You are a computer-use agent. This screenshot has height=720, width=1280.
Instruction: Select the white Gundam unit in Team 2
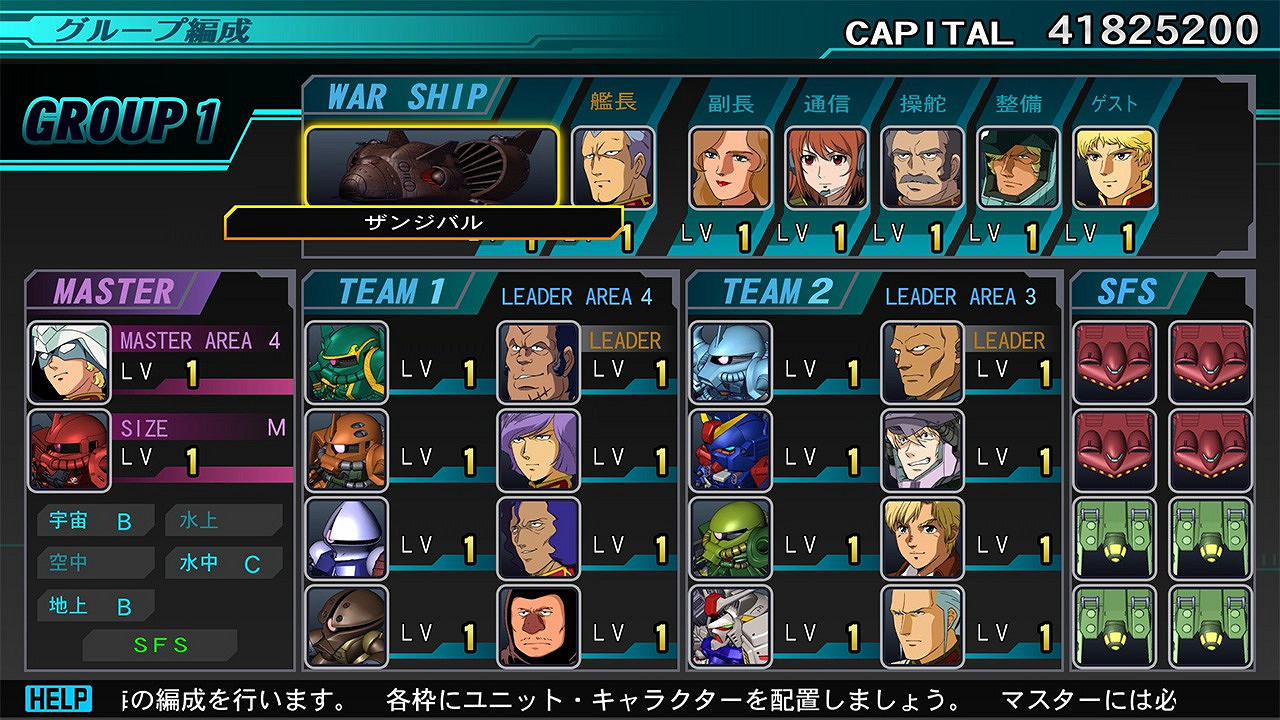click(730, 626)
